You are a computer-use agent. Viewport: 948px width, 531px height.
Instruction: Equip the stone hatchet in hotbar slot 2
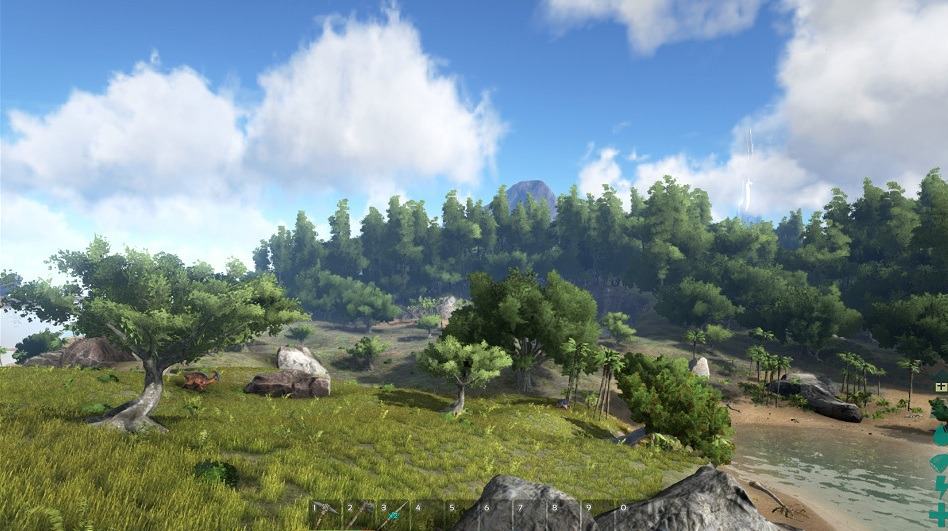pyautogui.click(x=360, y=514)
